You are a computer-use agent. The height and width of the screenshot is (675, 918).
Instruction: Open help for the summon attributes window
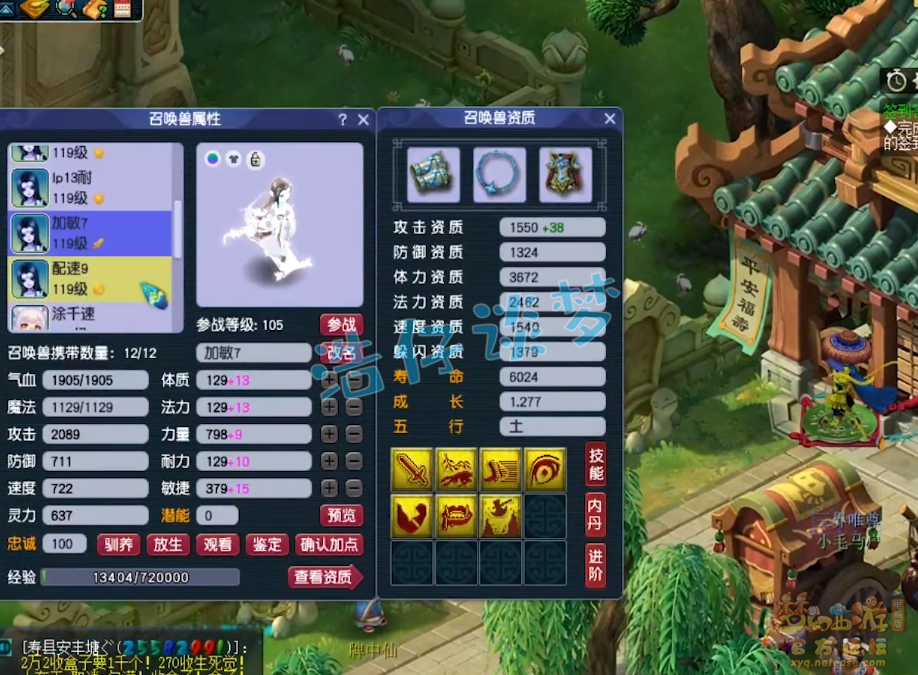(x=343, y=119)
